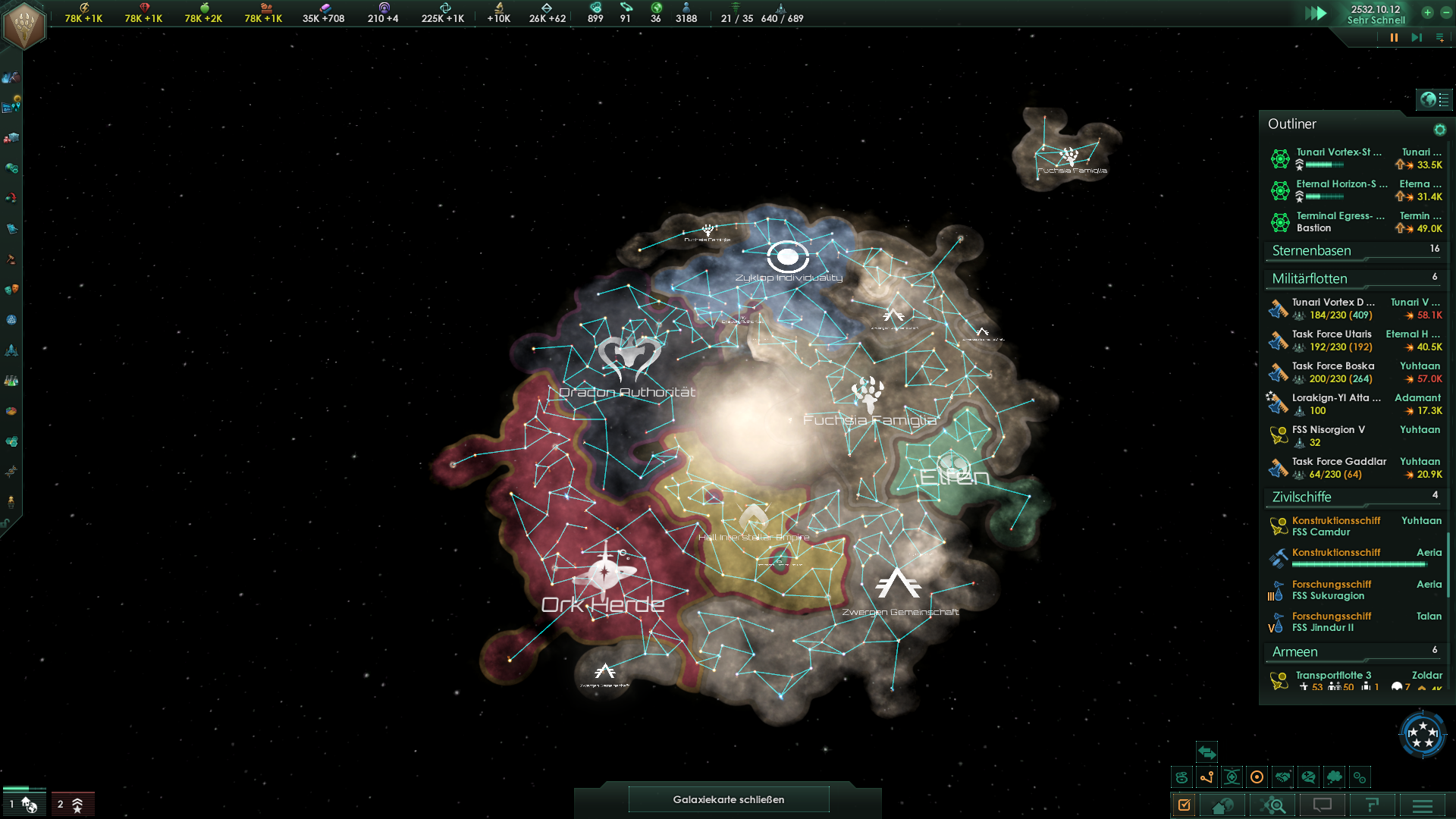Screen dimensions: 1456x819
Task: Open the Outliner gear settings
Action: click(x=1439, y=130)
